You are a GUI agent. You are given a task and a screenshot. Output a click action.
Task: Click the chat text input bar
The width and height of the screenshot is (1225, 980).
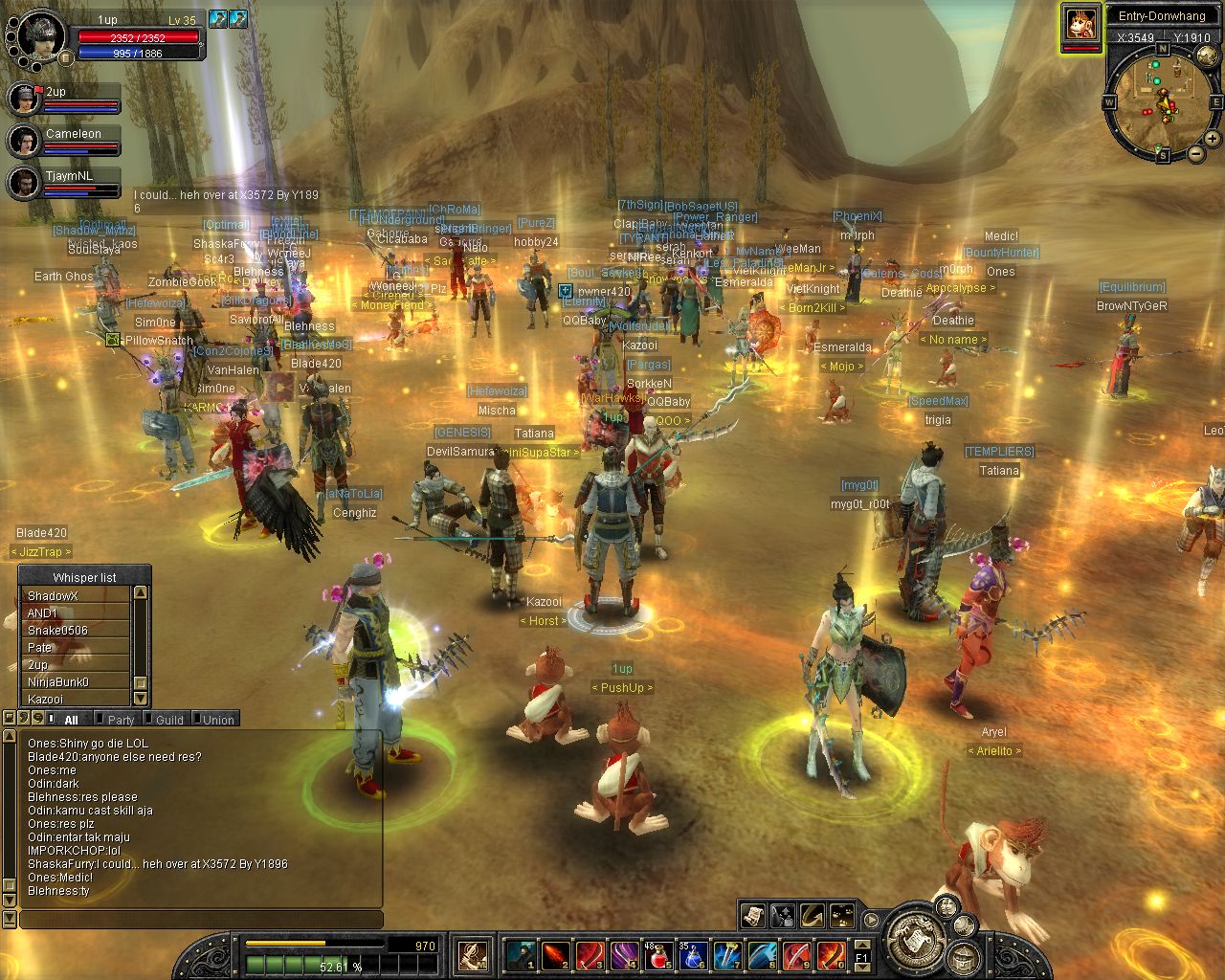click(201, 920)
